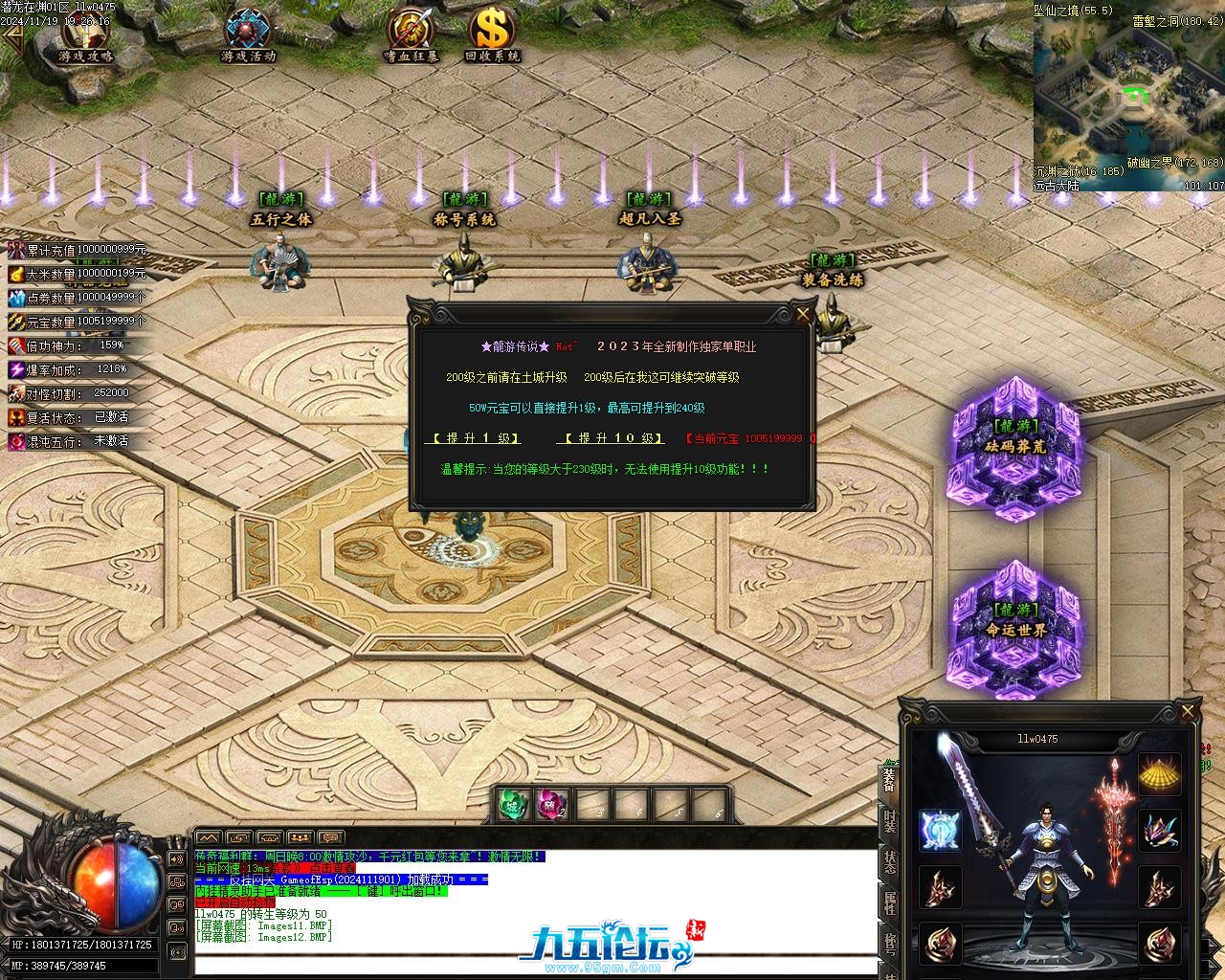Image resolution: width=1225 pixels, height=980 pixels.
Task: Select the golden bamboo hat equipment slot
Action: (1159, 774)
